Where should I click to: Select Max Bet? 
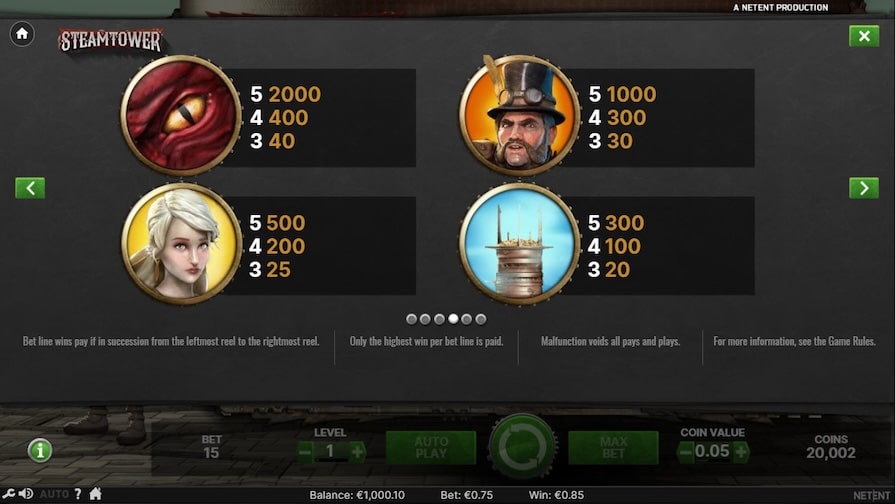coord(613,448)
